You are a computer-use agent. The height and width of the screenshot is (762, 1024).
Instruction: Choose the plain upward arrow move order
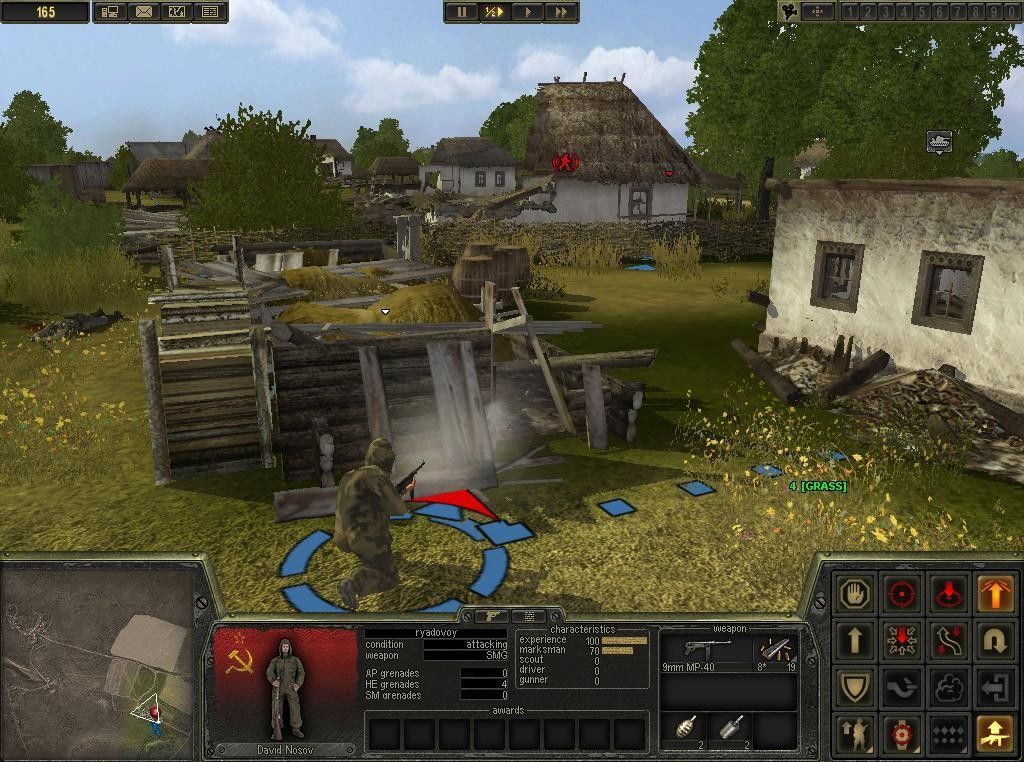[x=855, y=641]
